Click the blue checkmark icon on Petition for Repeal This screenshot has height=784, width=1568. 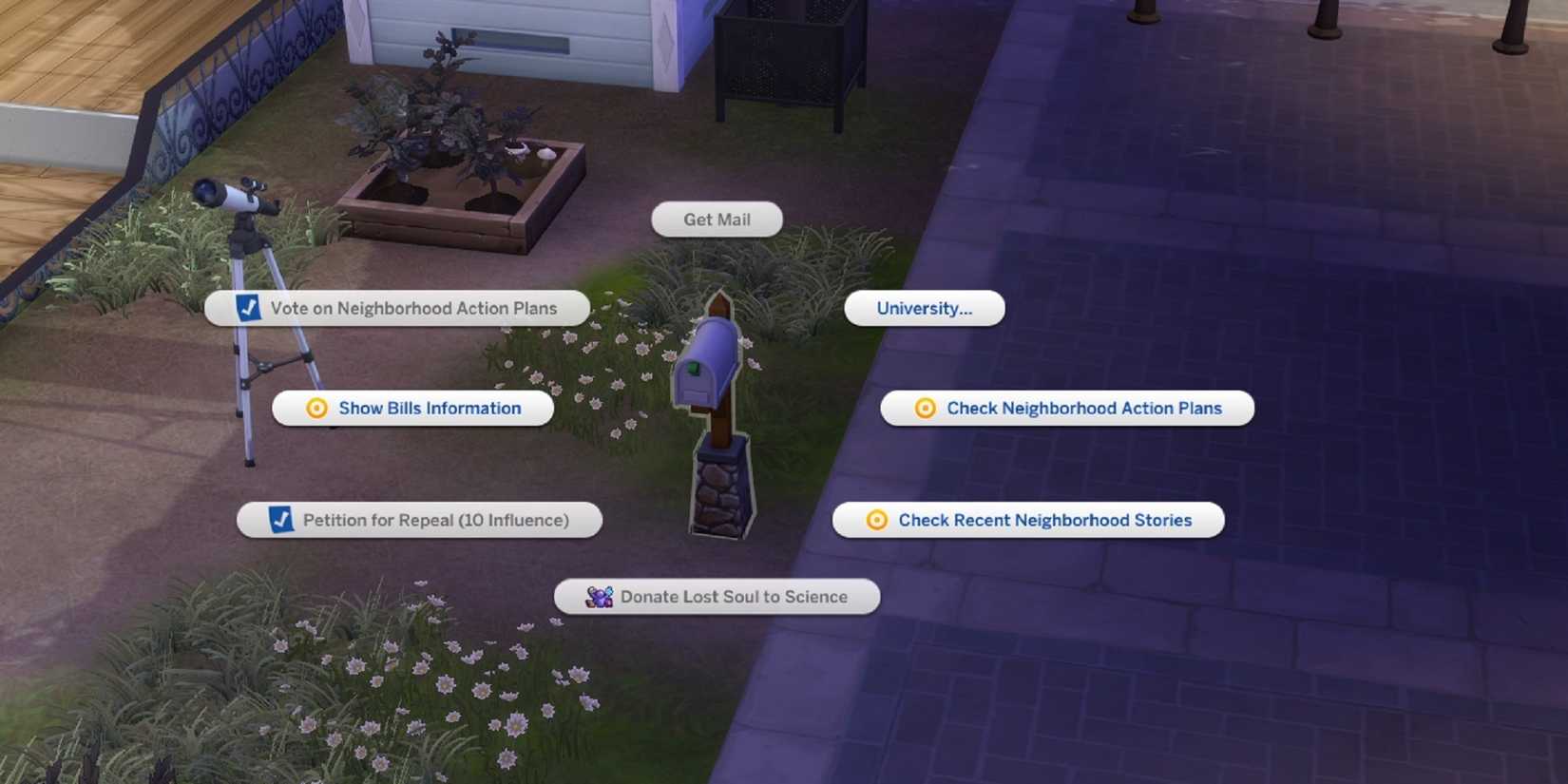coord(280,520)
